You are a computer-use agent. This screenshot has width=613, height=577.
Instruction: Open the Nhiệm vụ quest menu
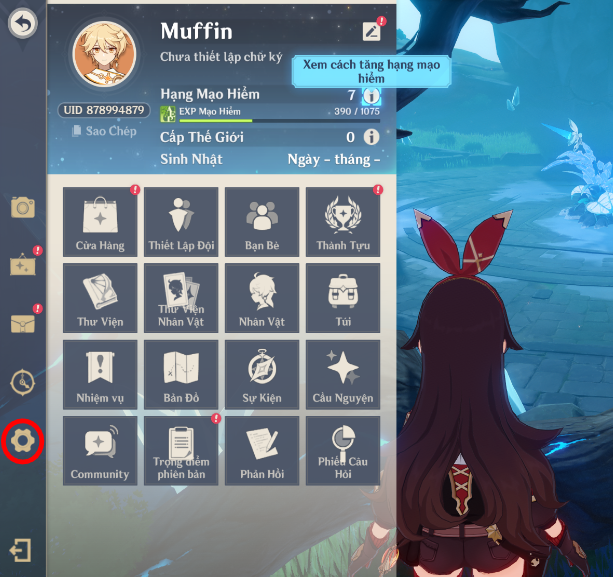100,374
